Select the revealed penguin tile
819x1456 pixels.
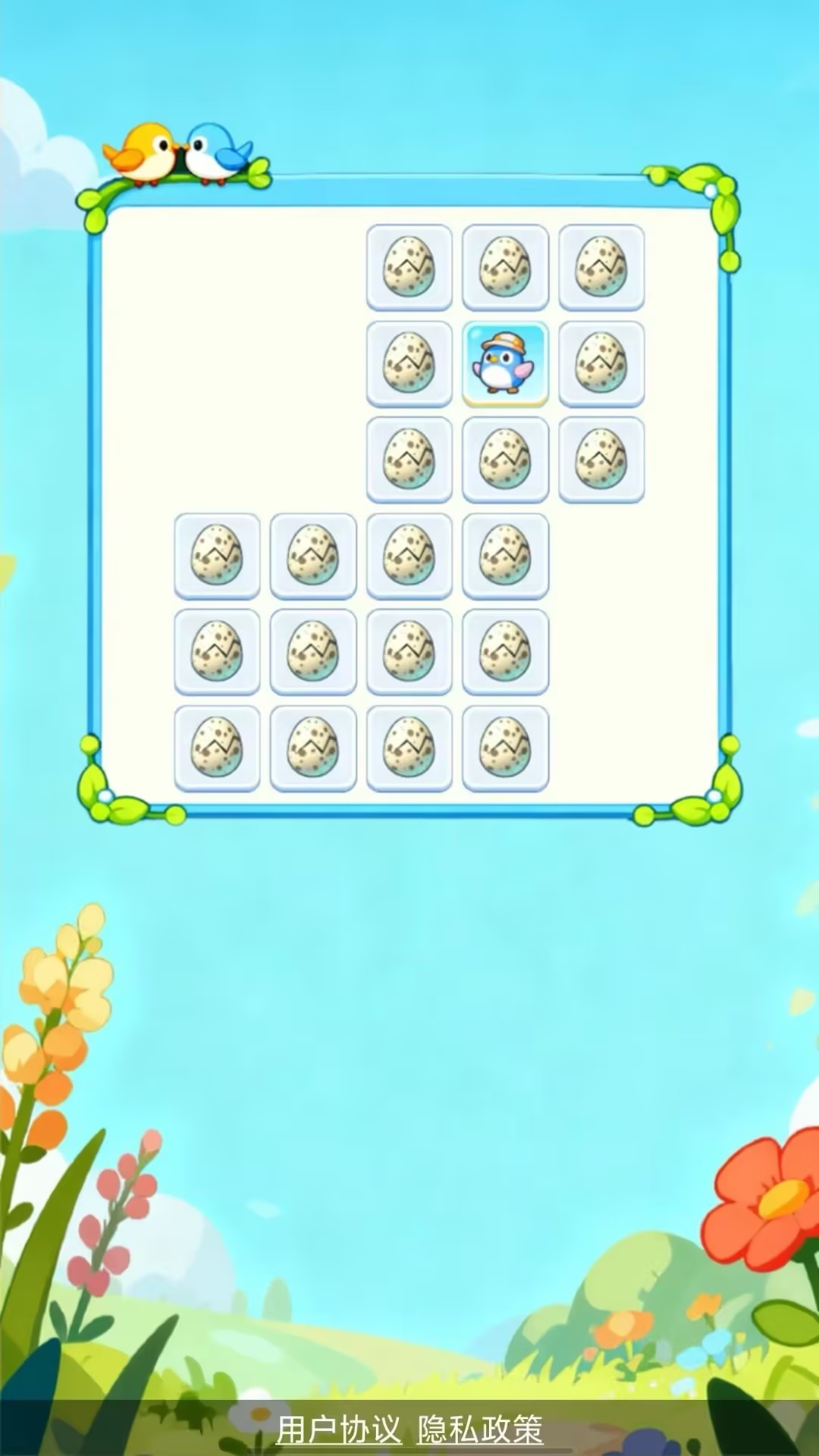505,364
